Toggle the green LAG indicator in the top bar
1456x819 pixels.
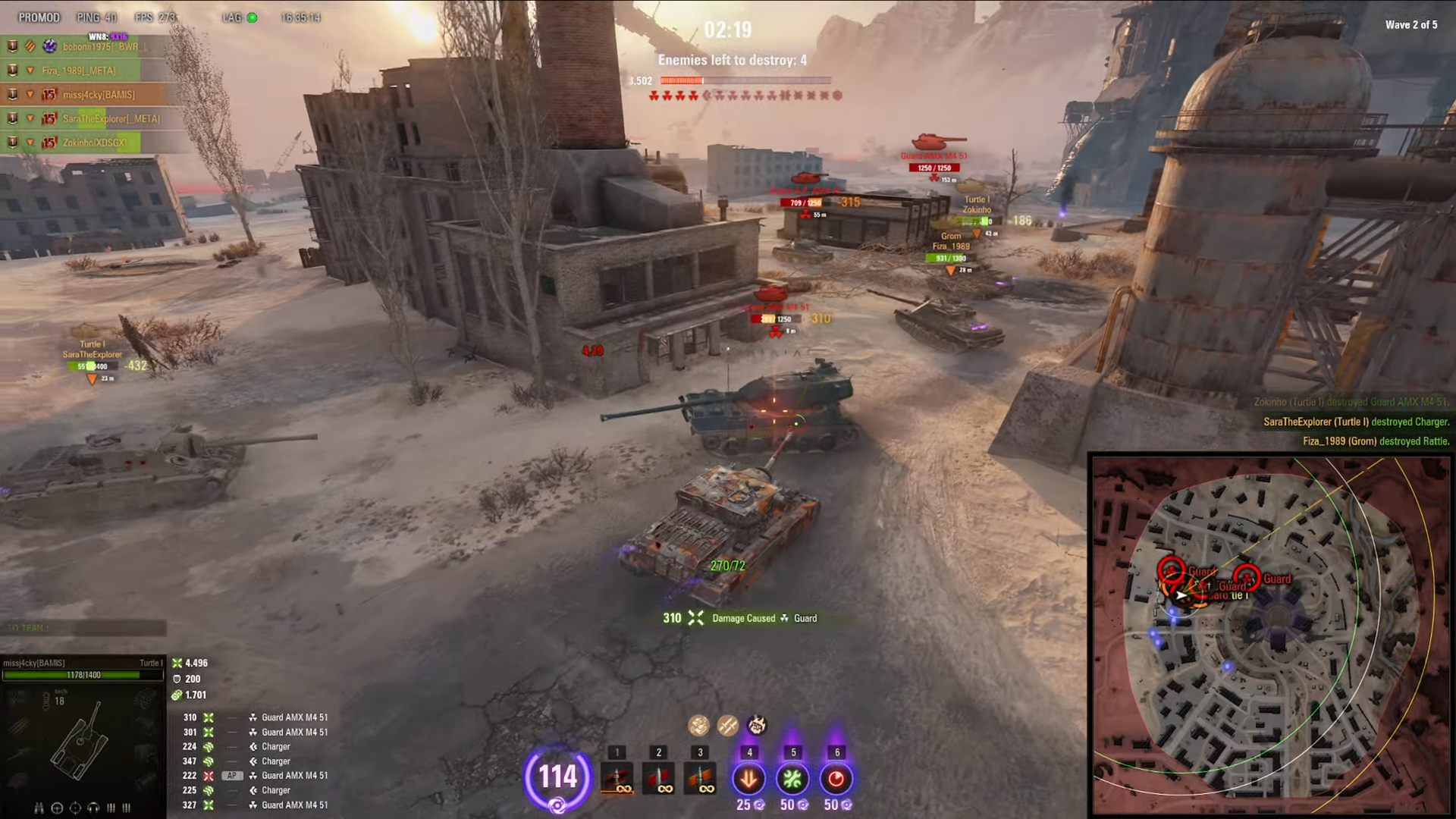251,17
